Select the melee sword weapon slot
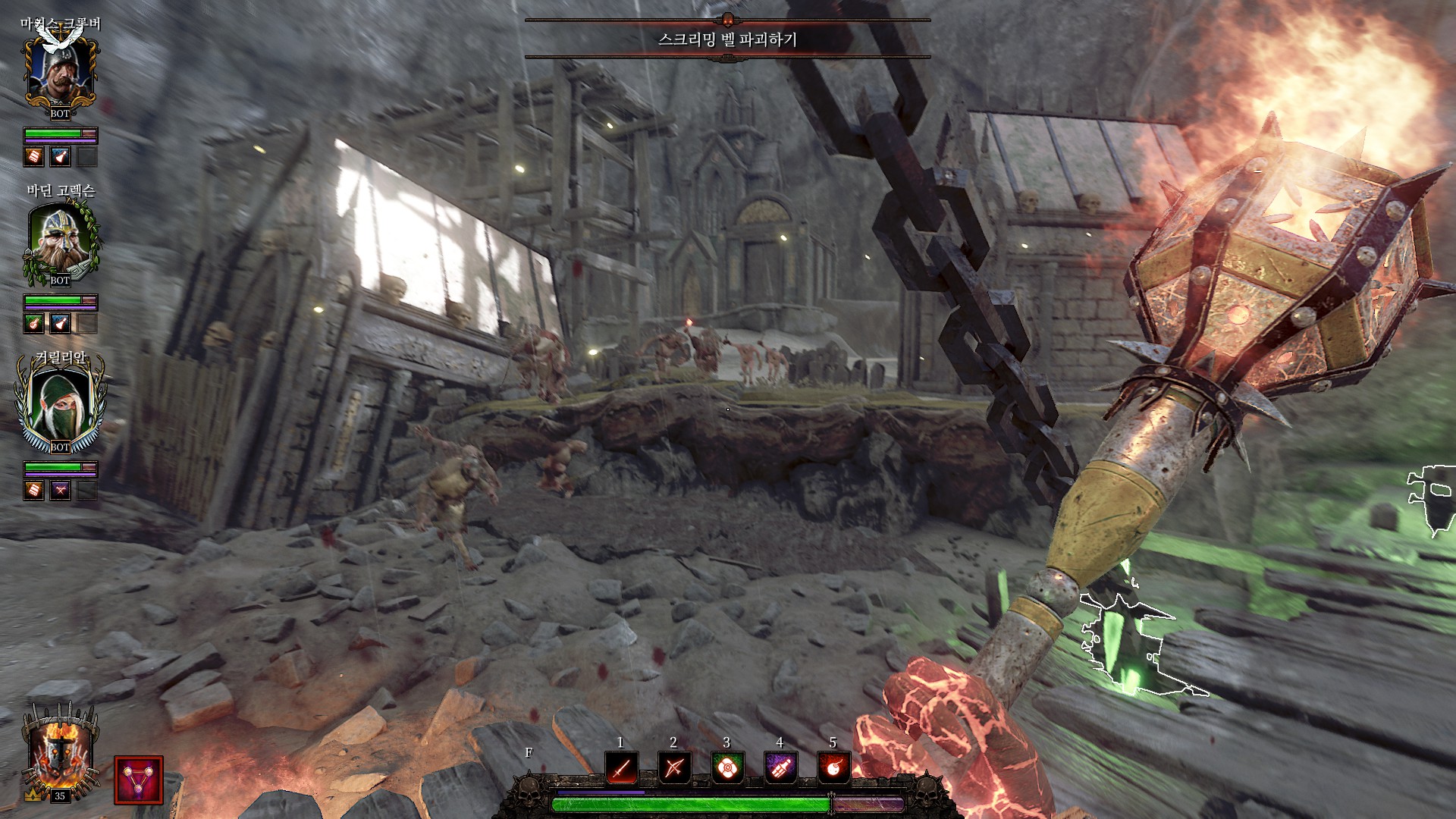The width and height of the screenshot is (1456, 819). point(621,769)
